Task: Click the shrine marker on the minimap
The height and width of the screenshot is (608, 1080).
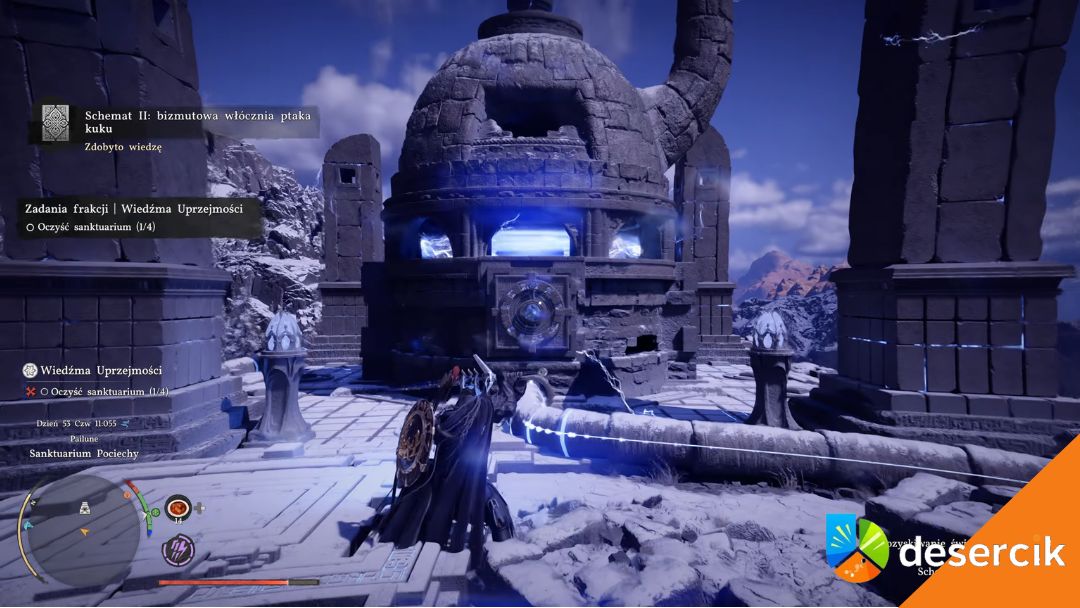Action: (86, 510)
